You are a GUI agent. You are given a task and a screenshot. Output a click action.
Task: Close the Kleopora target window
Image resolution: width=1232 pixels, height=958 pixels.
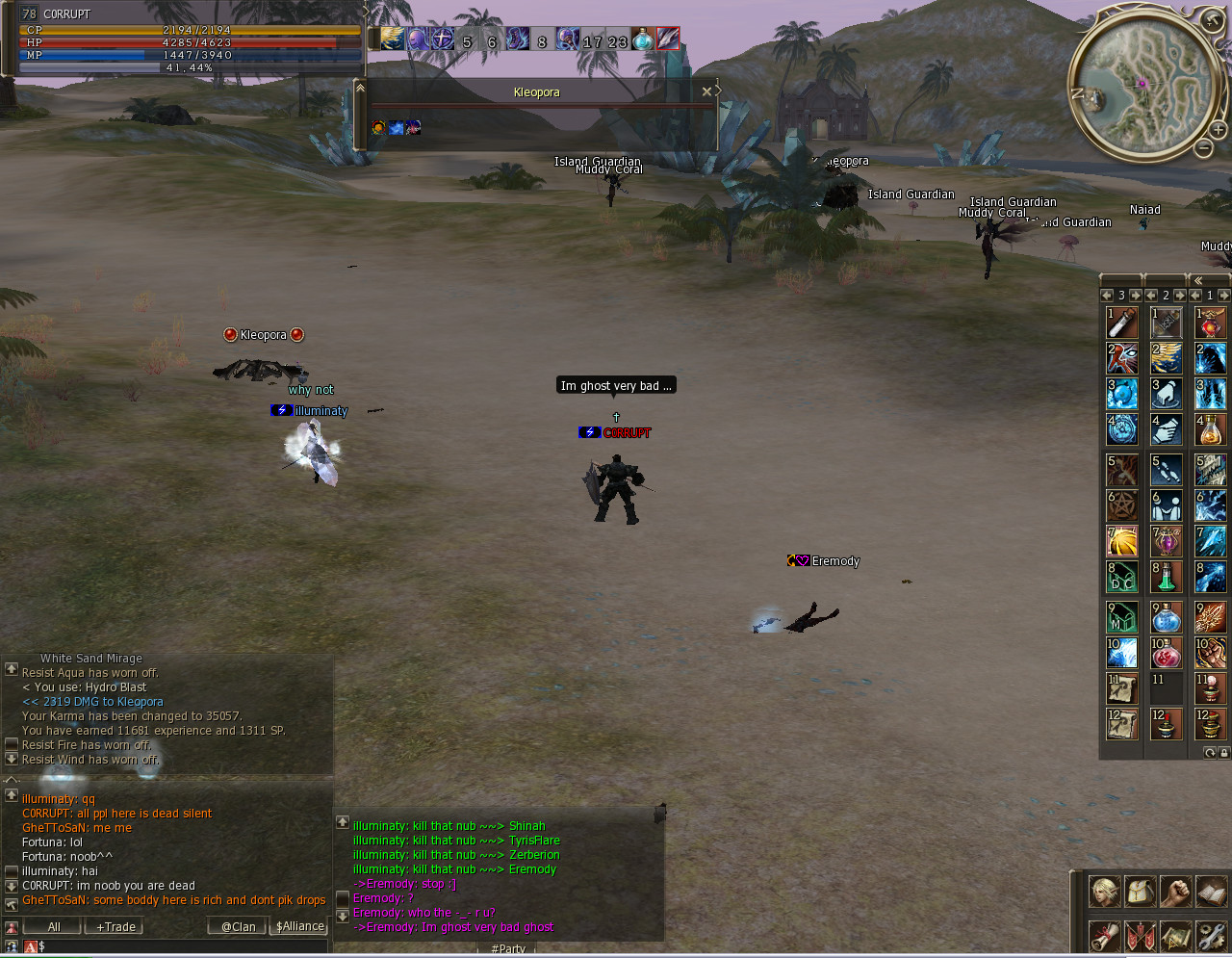pyautogui.click(x=706, y=91)
